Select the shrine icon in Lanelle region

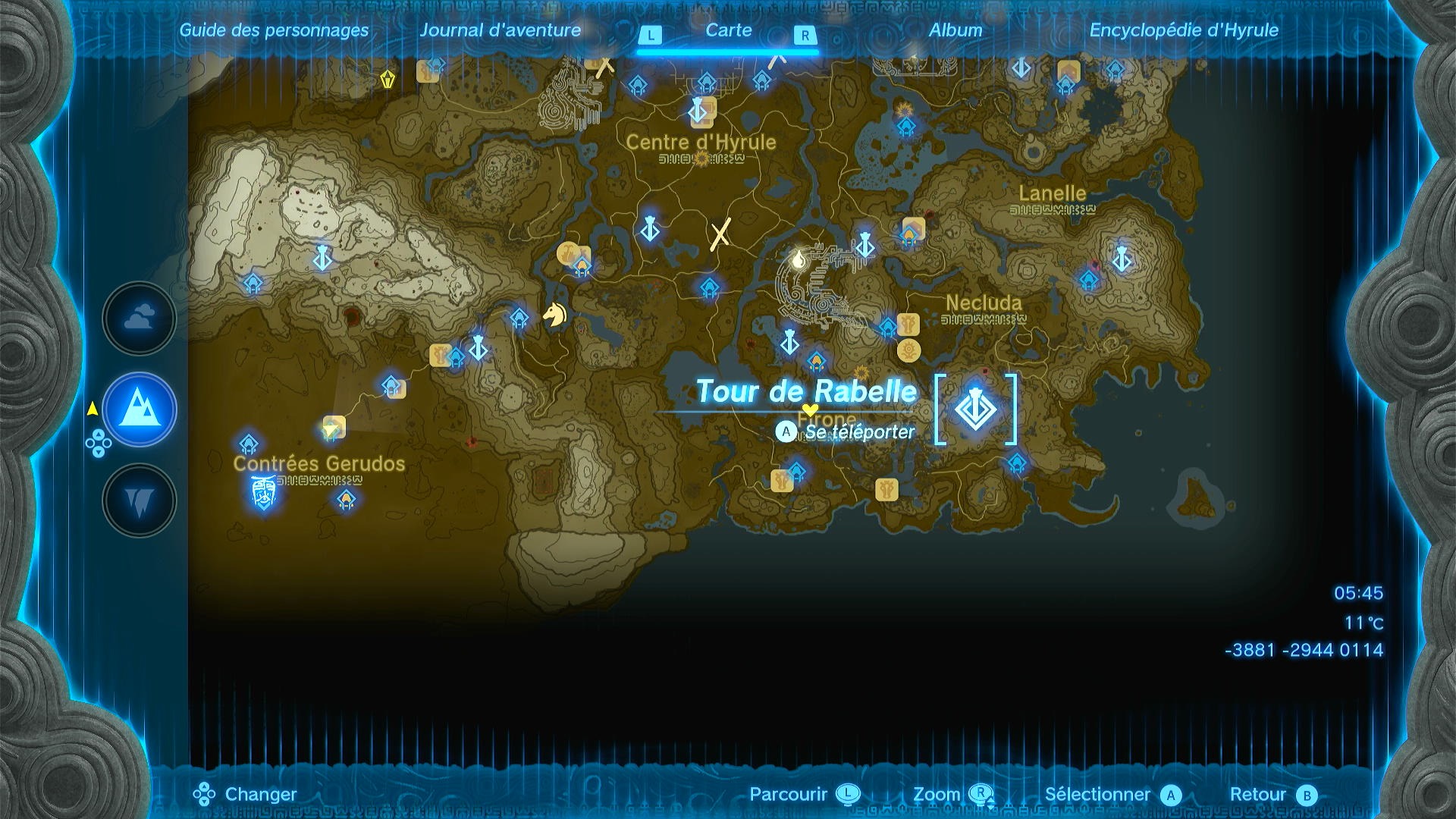click(1090, 281)
